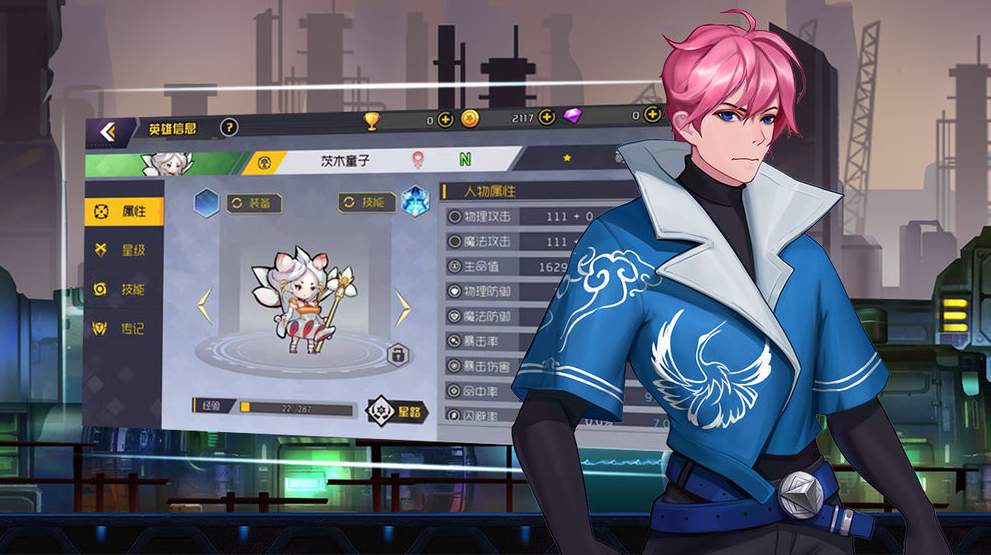Open the 星路 star path button
Viewport: 991px width, 555px height.
(x=394, y=410)
